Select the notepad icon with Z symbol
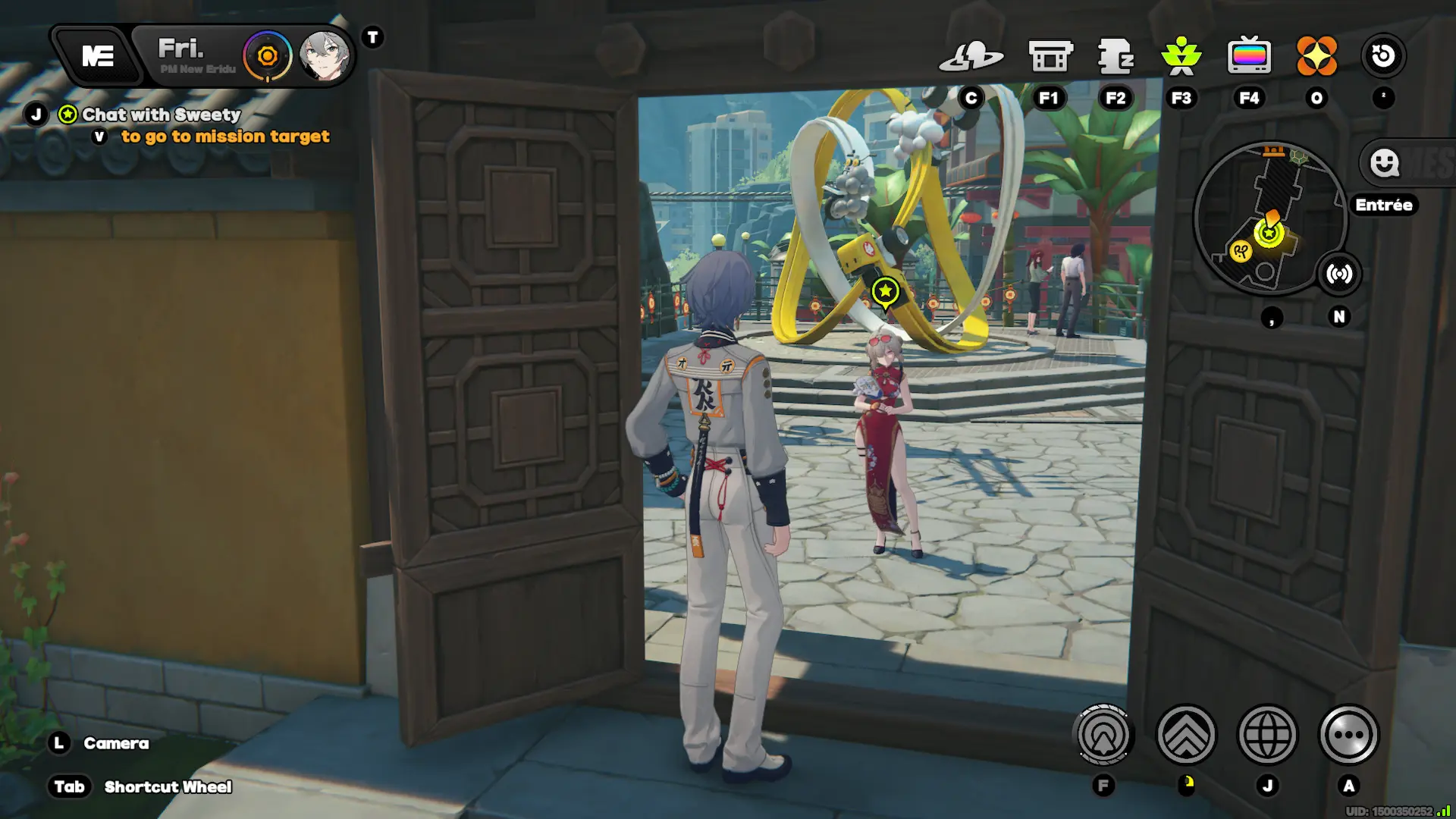This screenshot has width=1456, height=819. 1113,55
